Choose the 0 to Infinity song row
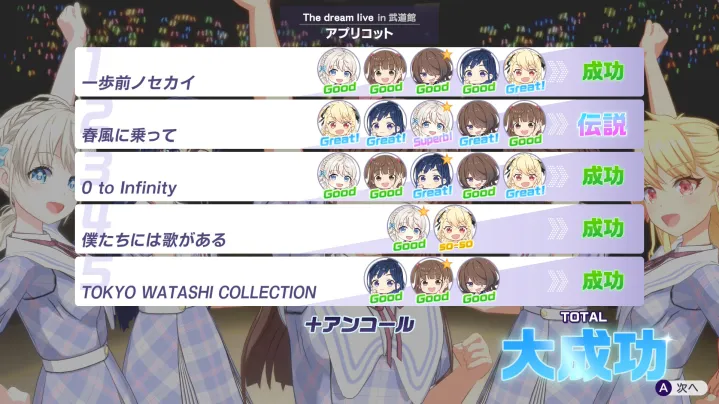 click(x=190, y=177)
